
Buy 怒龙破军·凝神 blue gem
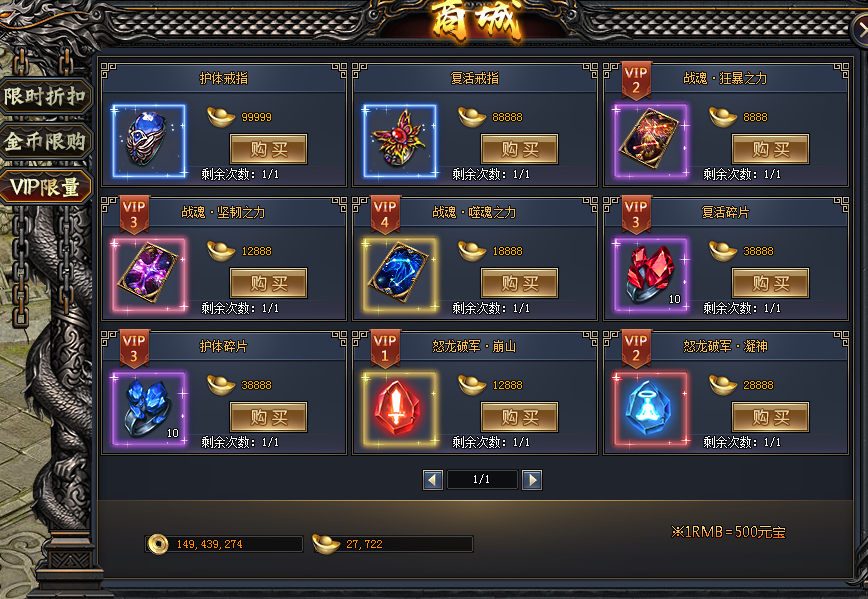[770, 417]
